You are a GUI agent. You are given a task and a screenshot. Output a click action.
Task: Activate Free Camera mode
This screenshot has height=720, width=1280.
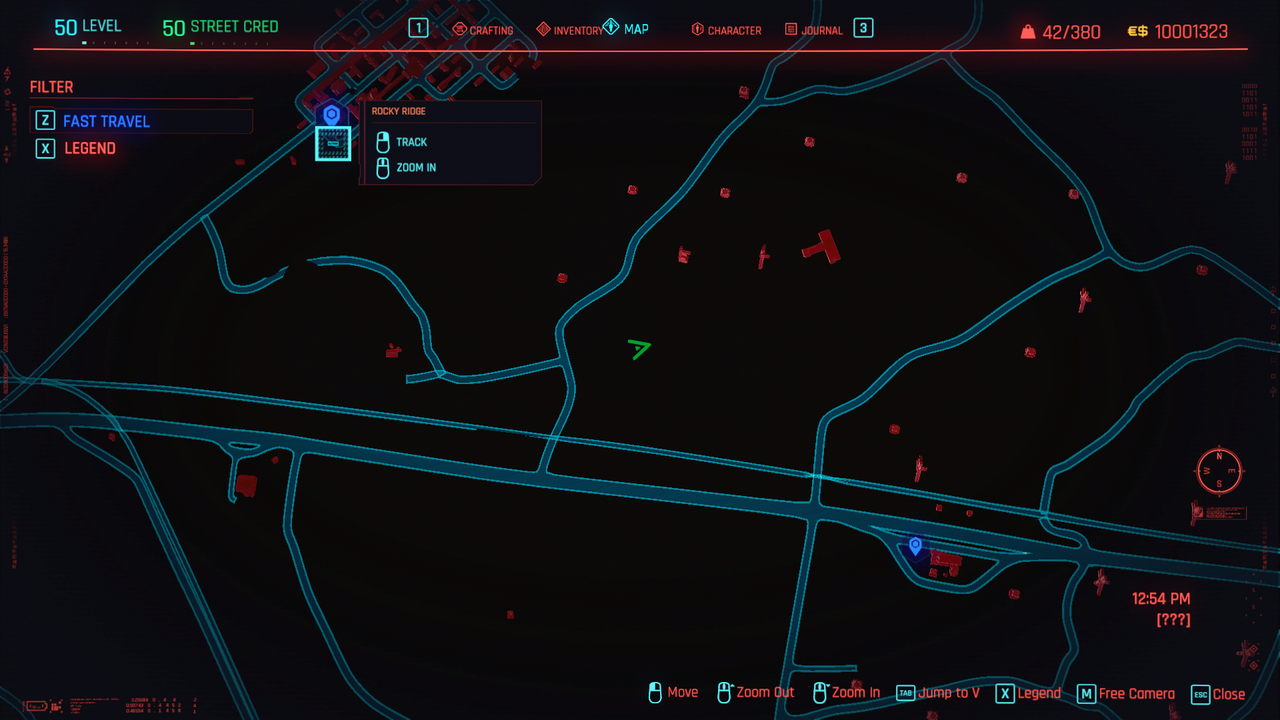1126,693
